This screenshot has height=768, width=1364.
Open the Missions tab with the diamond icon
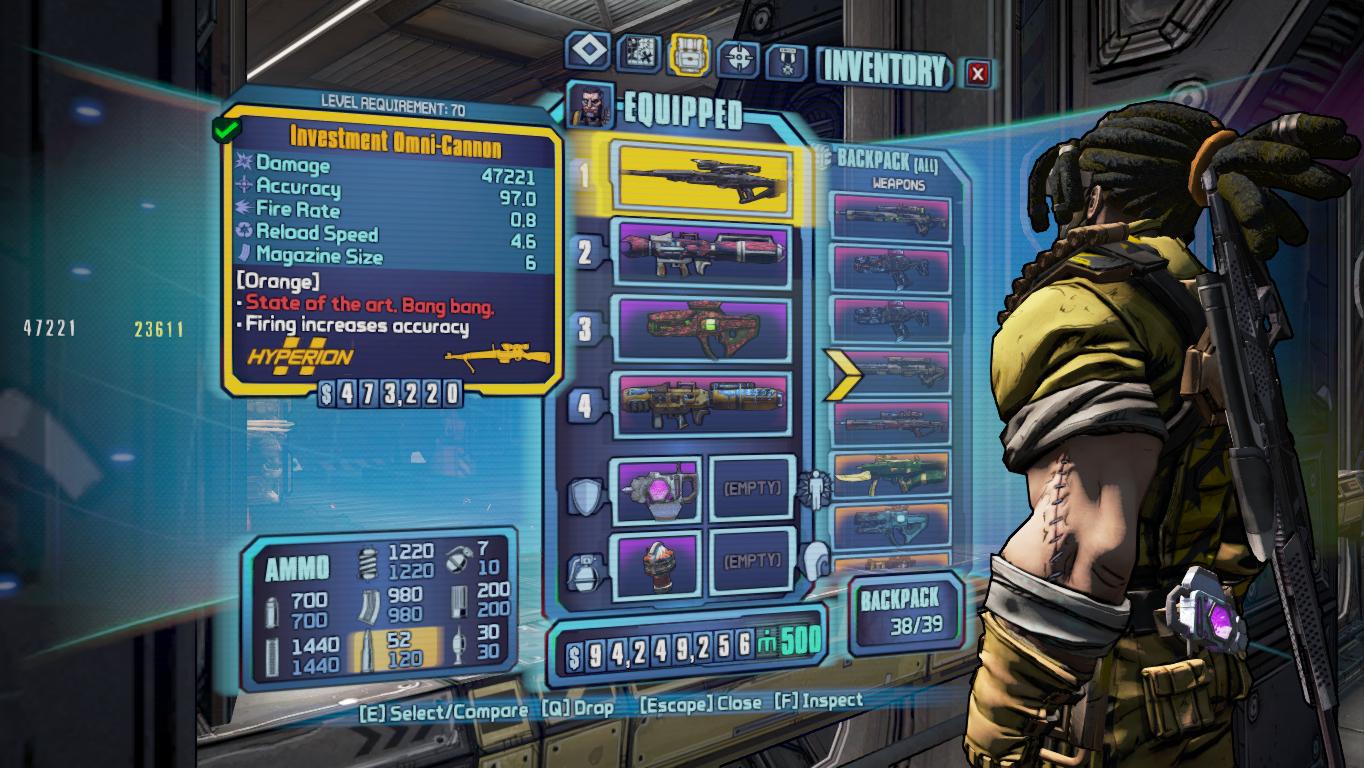[x=588, y=52]
